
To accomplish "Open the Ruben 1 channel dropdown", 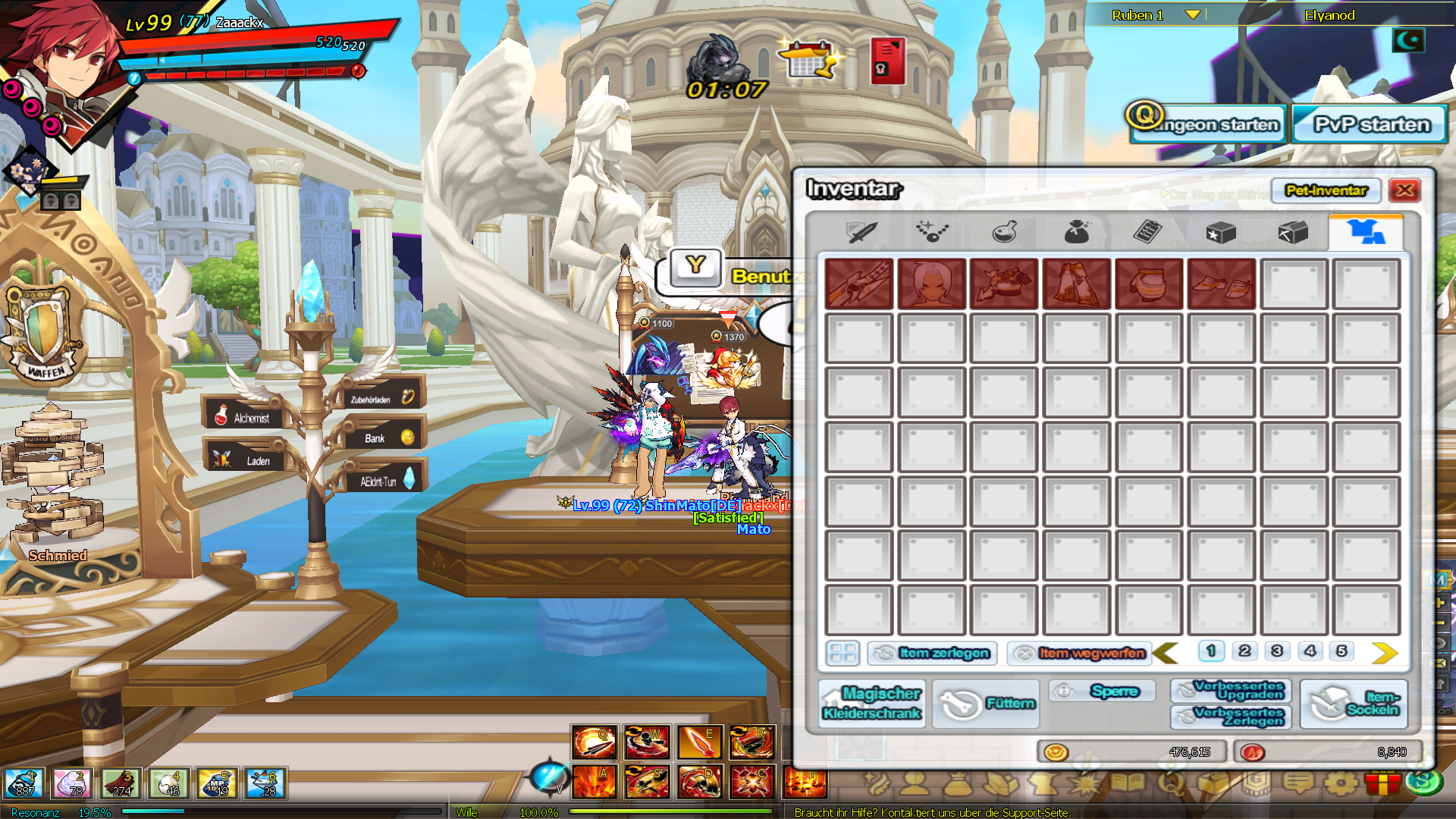I will [1192, 15].
